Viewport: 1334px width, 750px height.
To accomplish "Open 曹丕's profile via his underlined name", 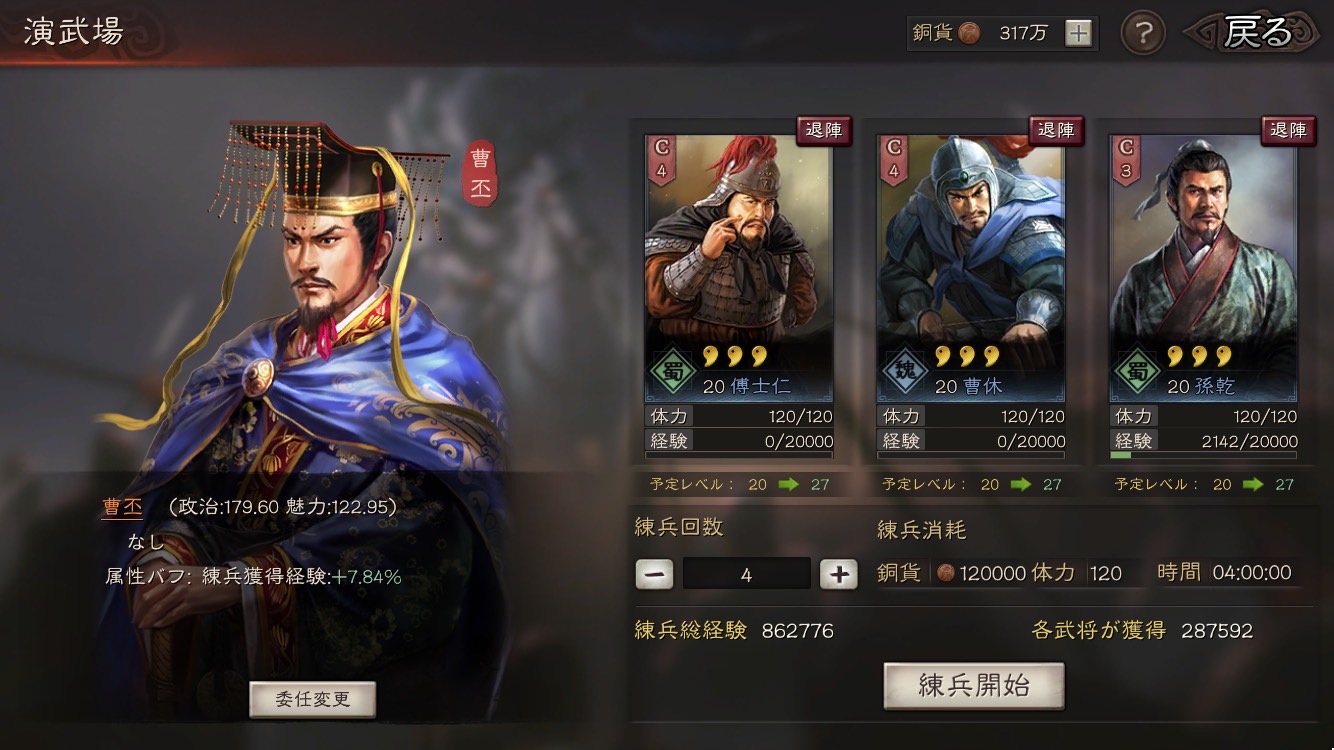I will 122,509.
